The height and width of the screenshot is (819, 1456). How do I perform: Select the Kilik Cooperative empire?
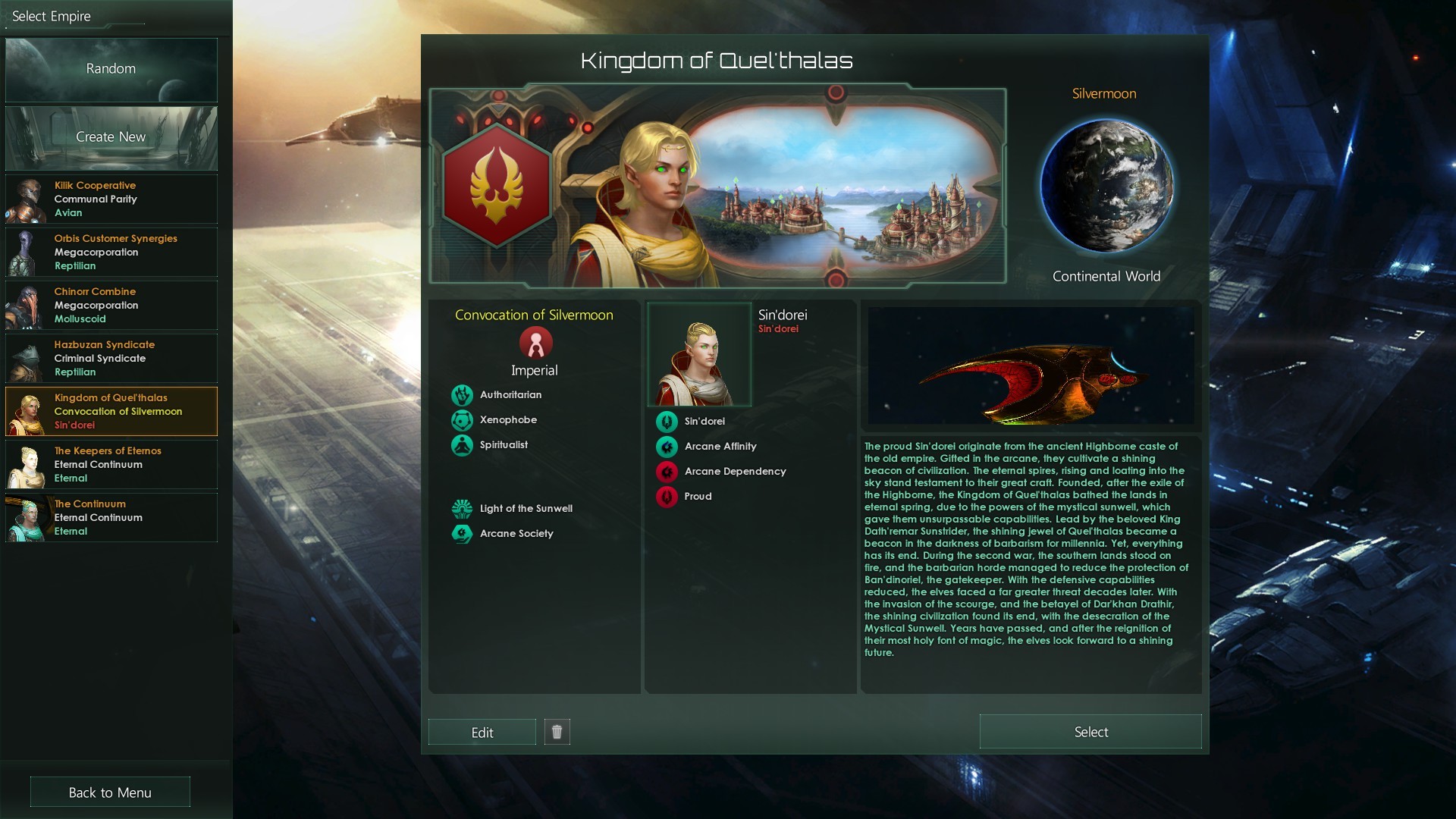tap(111, 199)
